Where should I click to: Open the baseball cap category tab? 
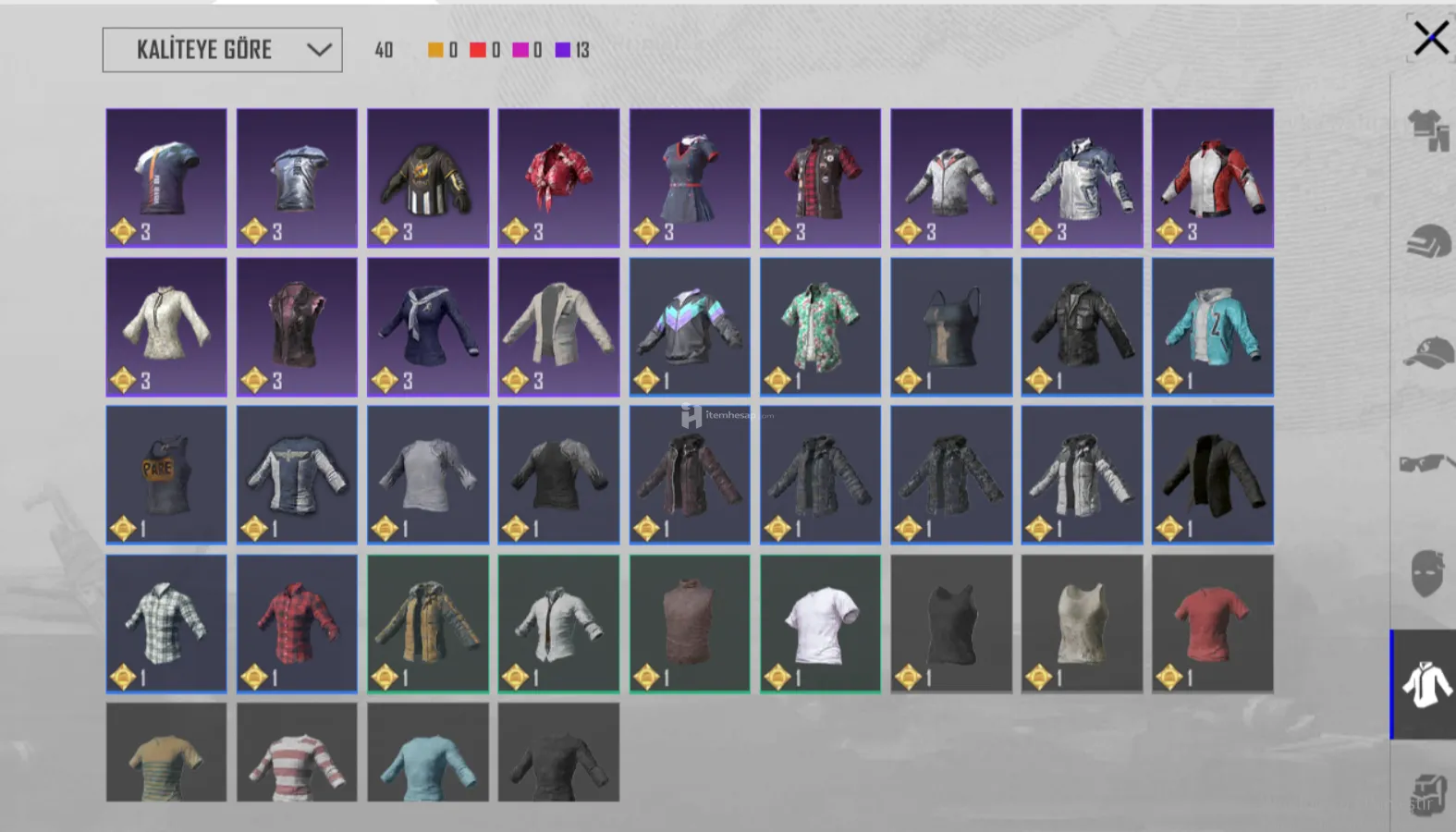point(1426,353)
